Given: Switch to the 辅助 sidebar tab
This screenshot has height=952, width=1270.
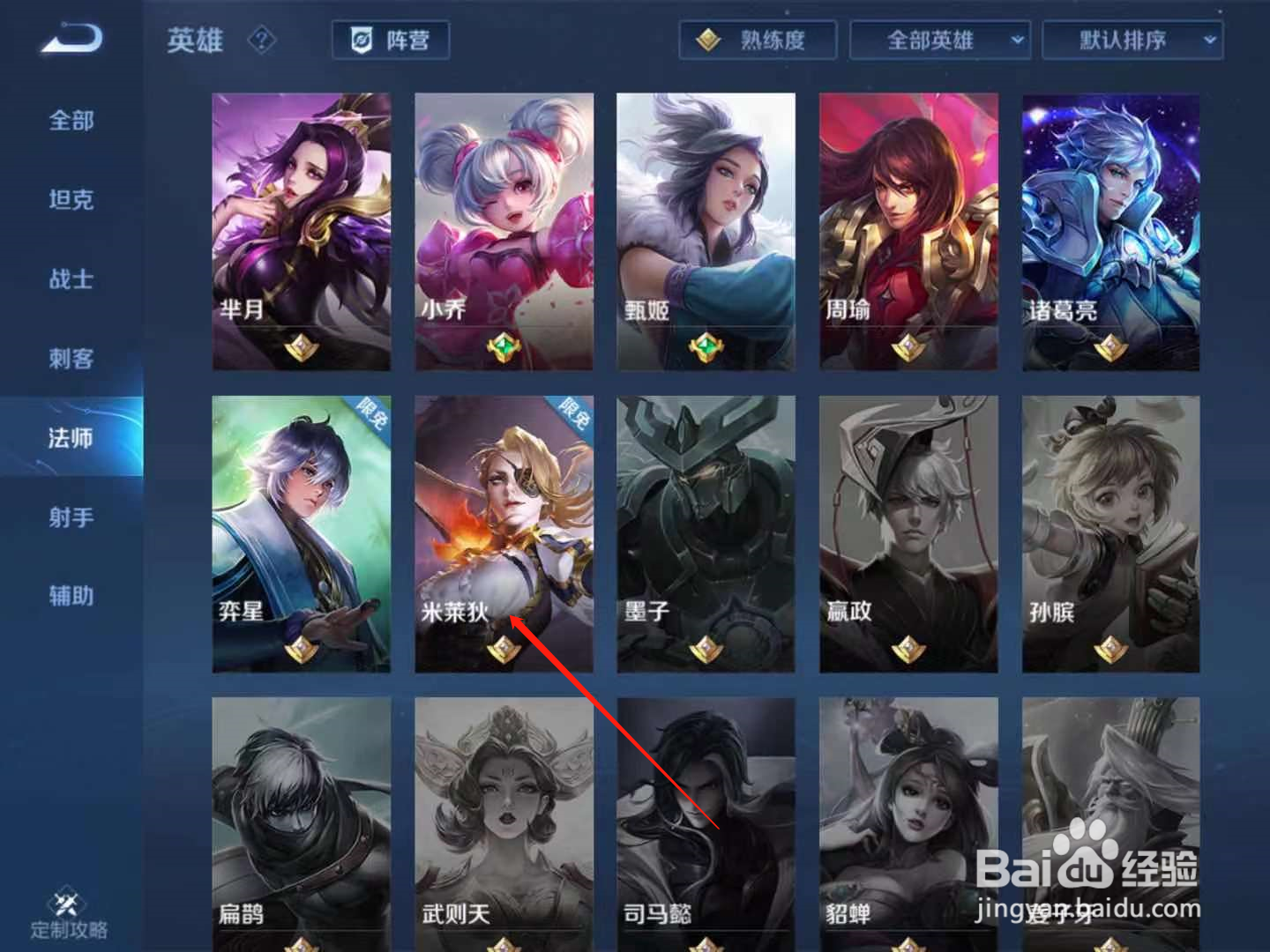Looking at the screenshot, I should (x=70, y=596).
